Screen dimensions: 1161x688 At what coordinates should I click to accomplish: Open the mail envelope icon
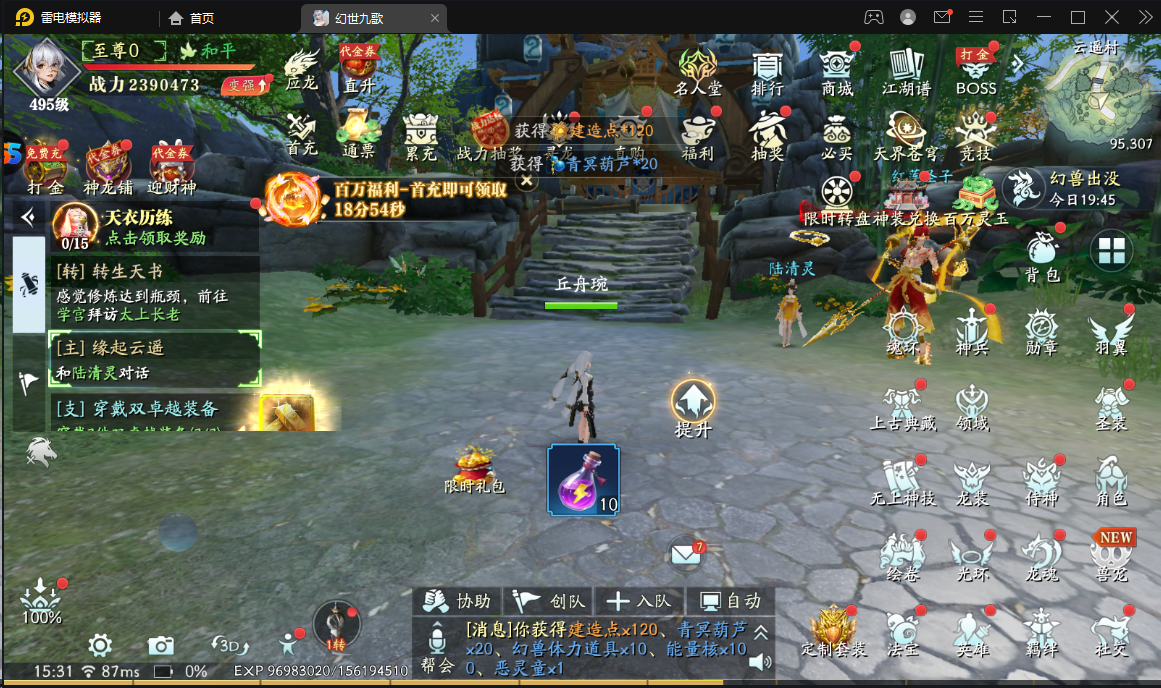pos(685,553)
